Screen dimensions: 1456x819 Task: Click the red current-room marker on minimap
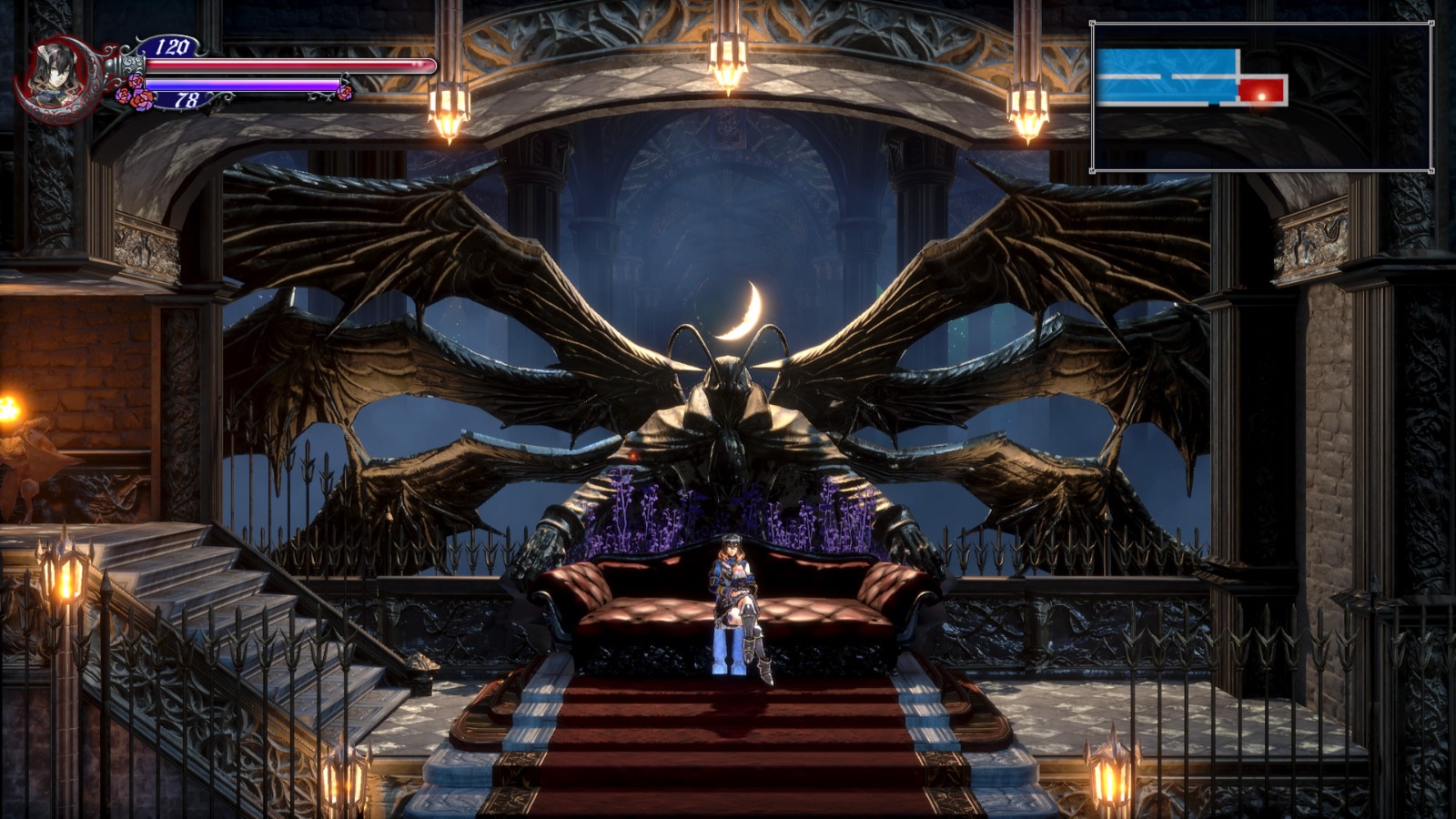coord(1261,91)
